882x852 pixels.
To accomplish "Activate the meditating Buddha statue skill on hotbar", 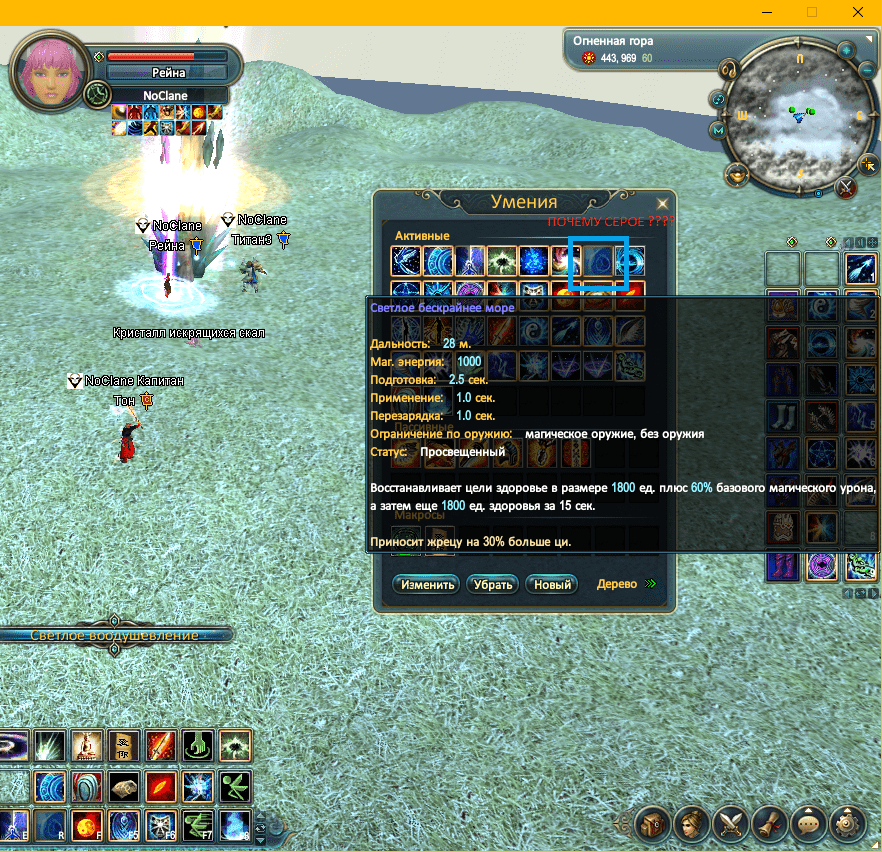I will (85, 746).
